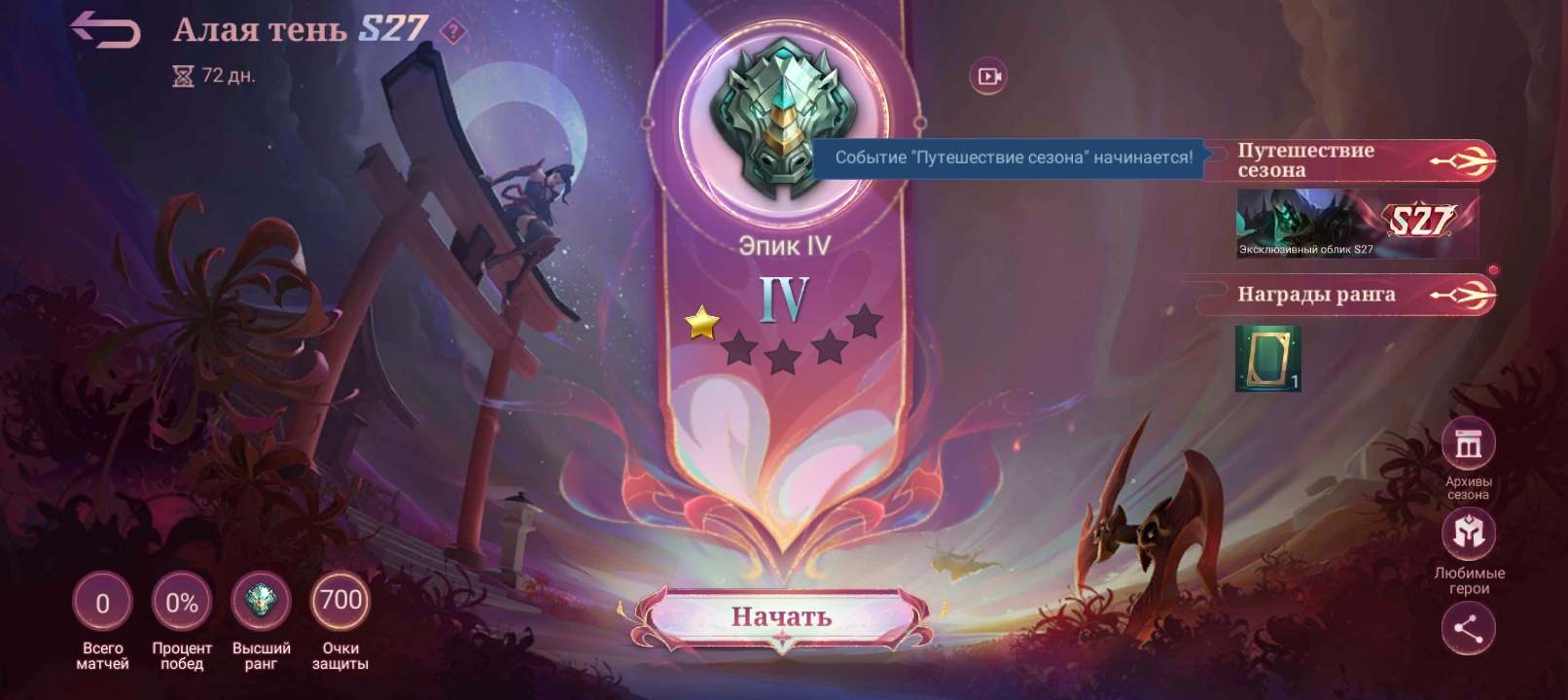The width and height of the screenshot is (1568, 700).
Task: Go back using the arrow button
Action: point(105,30)
